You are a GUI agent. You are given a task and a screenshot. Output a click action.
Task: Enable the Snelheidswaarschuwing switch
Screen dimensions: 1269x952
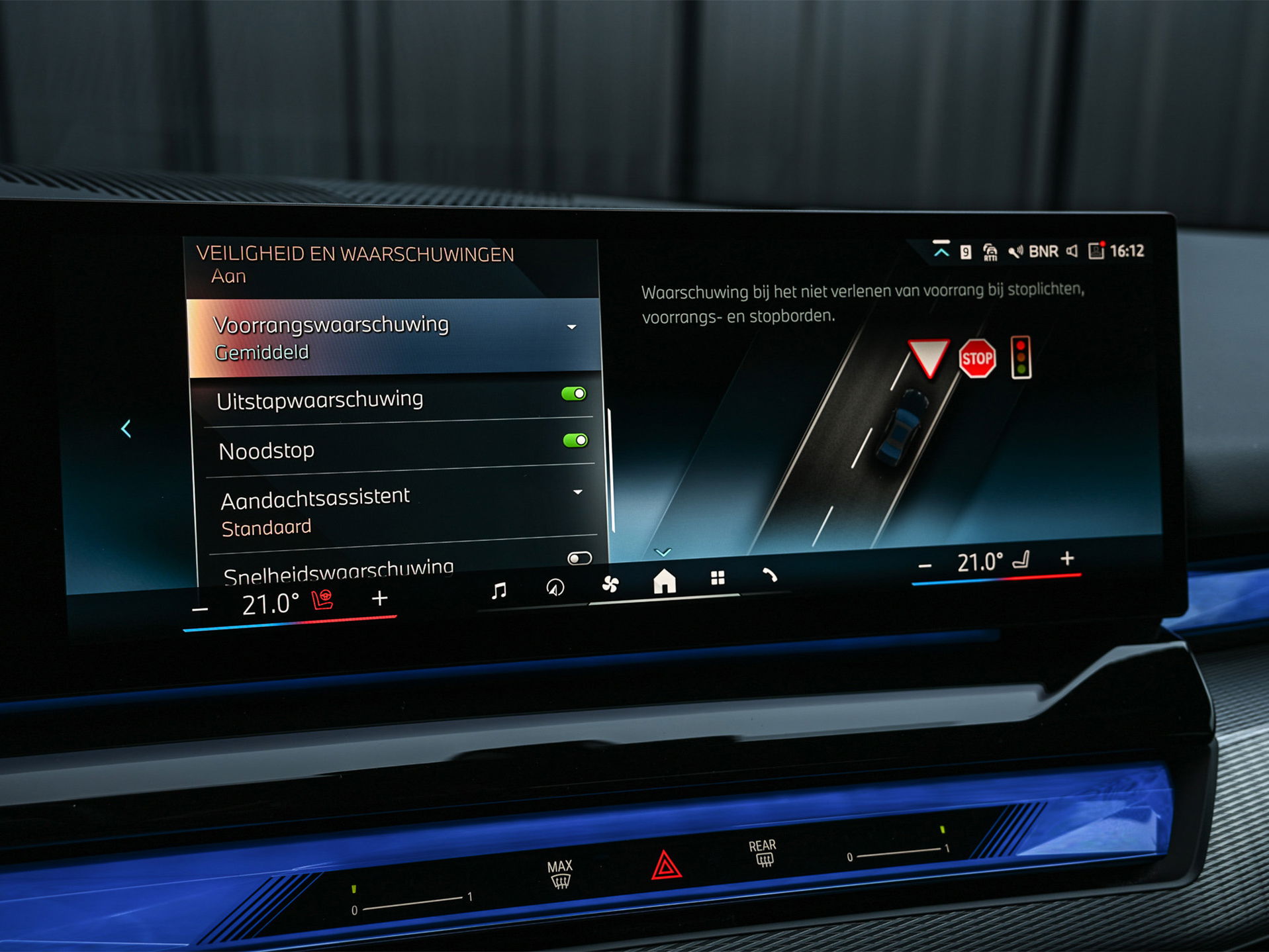coord(579,558)
